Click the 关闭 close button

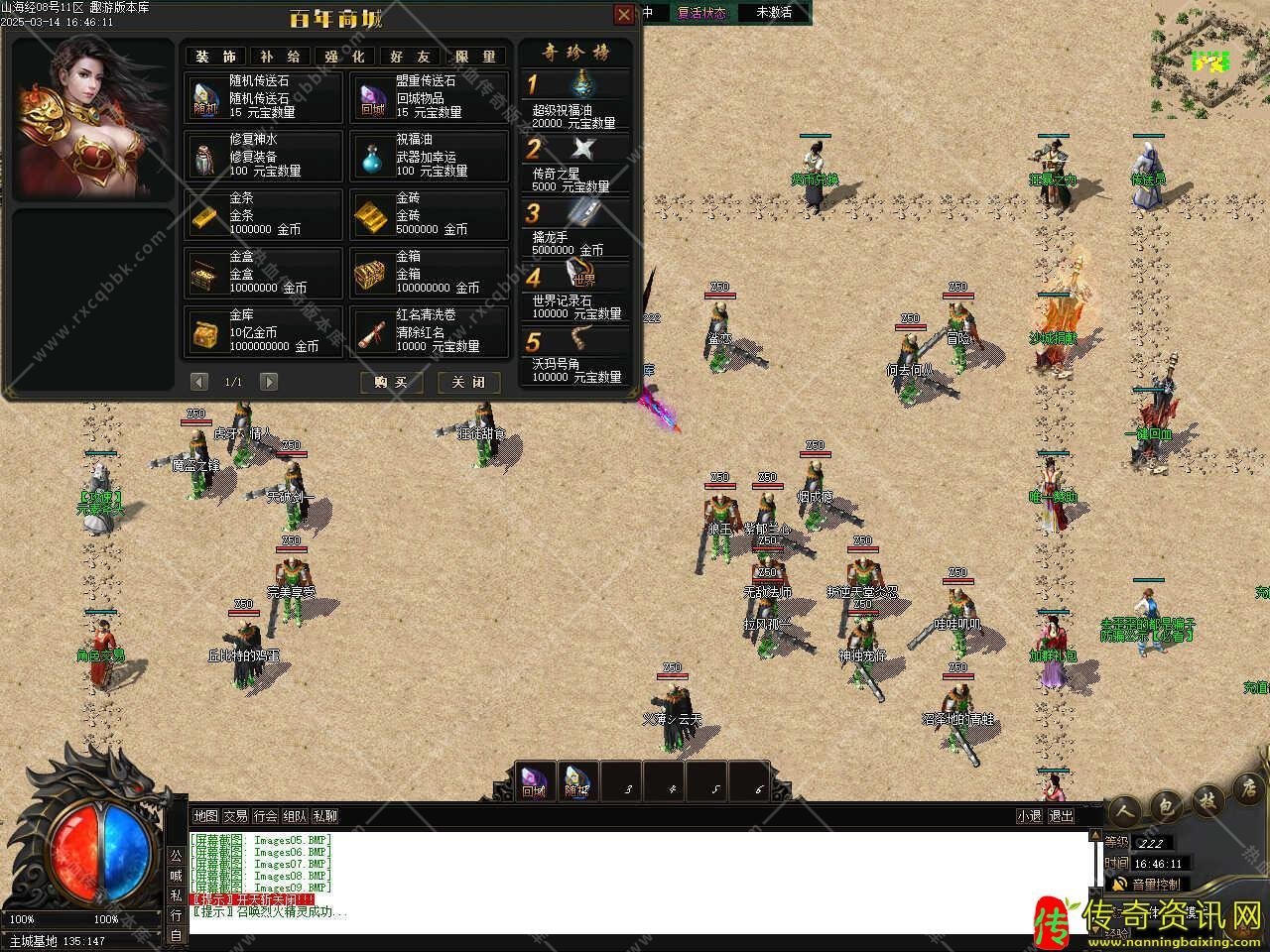(468, 382)
